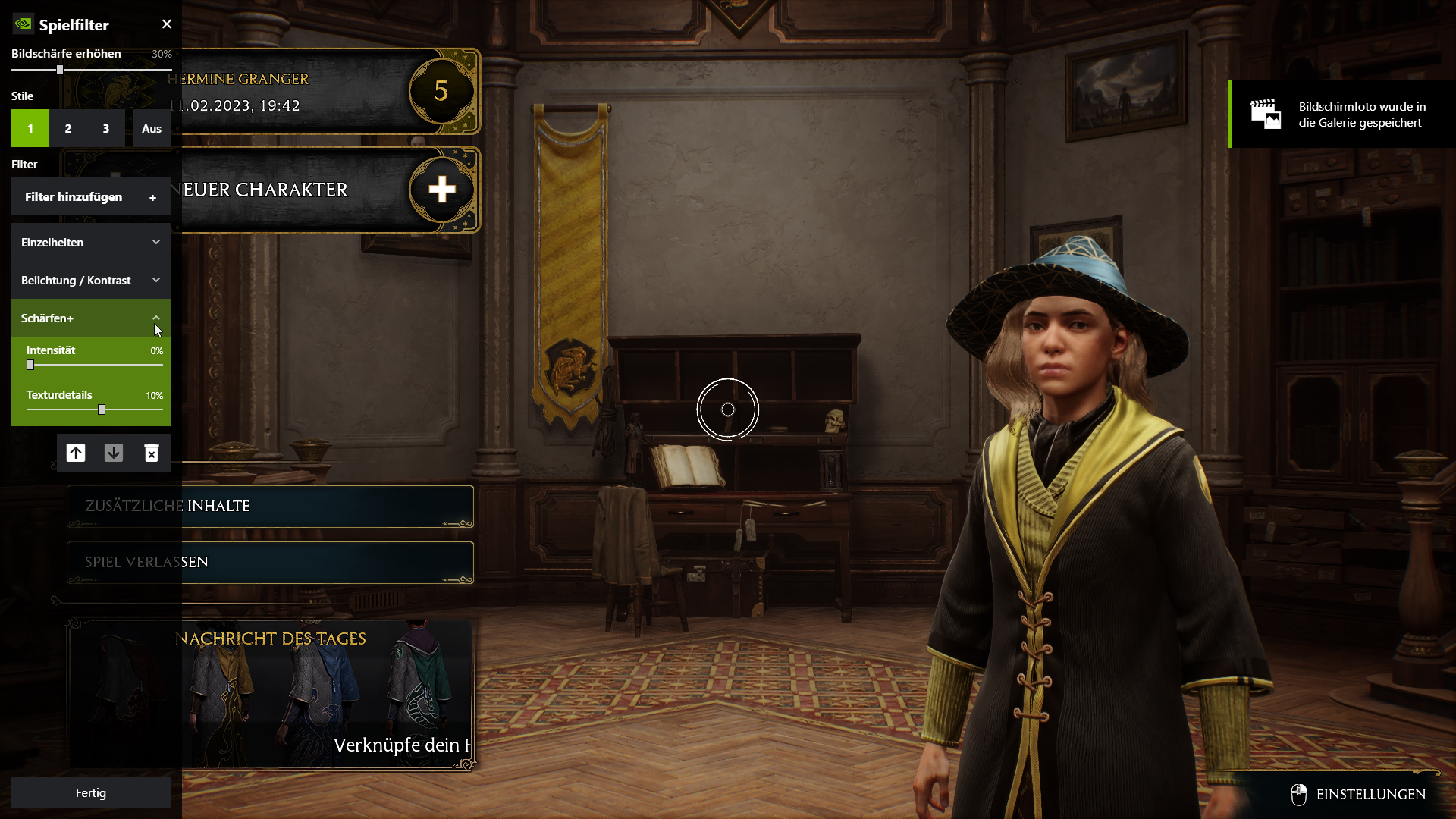
Task: Click the plus icon on Neuer Charakter
Action: pos(443,190)
